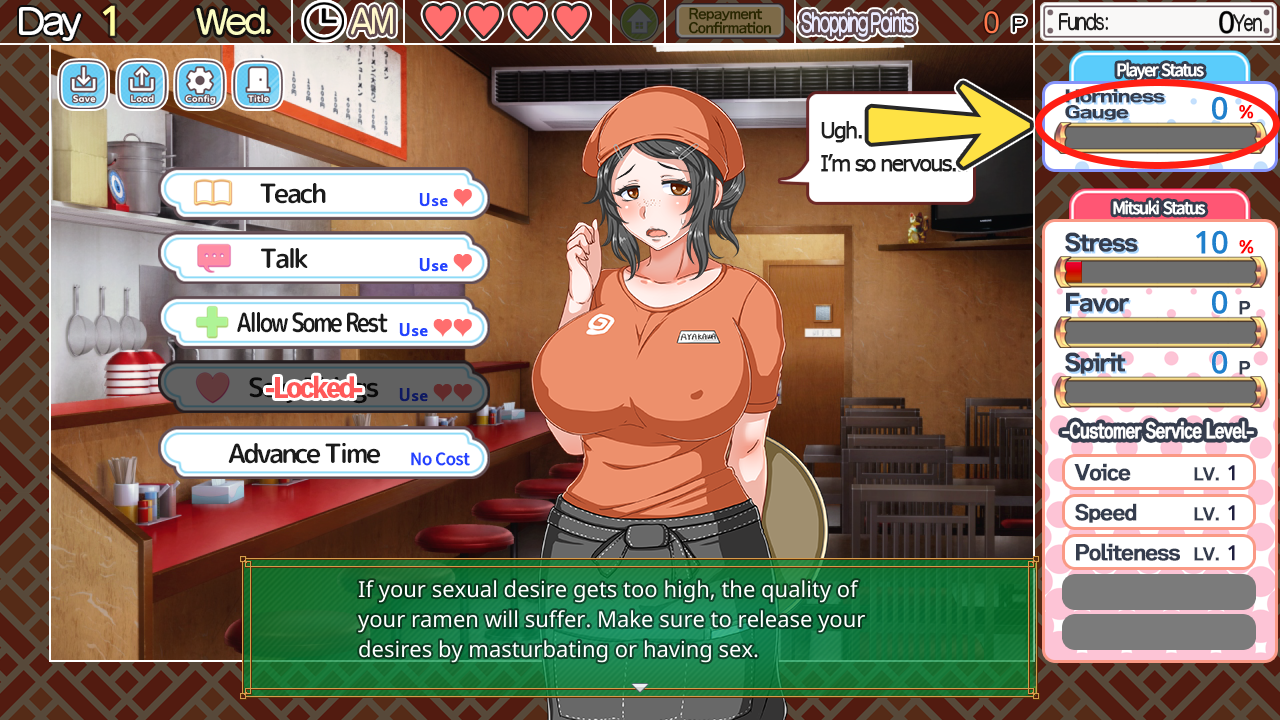Click the green house icon
The image size is (1280, 720).
(x=638, y=22)
